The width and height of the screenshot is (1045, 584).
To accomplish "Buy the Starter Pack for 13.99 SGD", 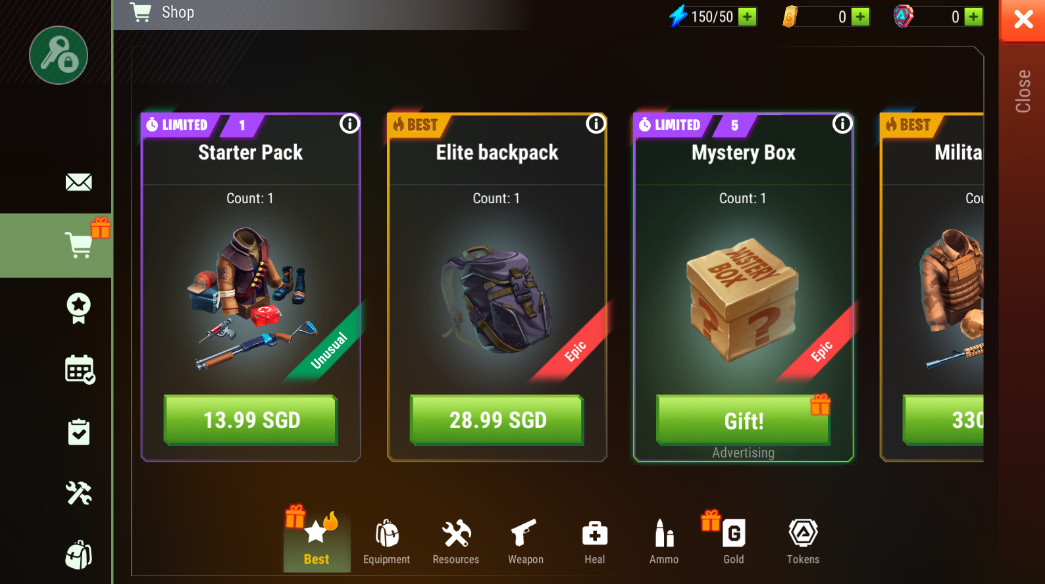I will (250, 420).
